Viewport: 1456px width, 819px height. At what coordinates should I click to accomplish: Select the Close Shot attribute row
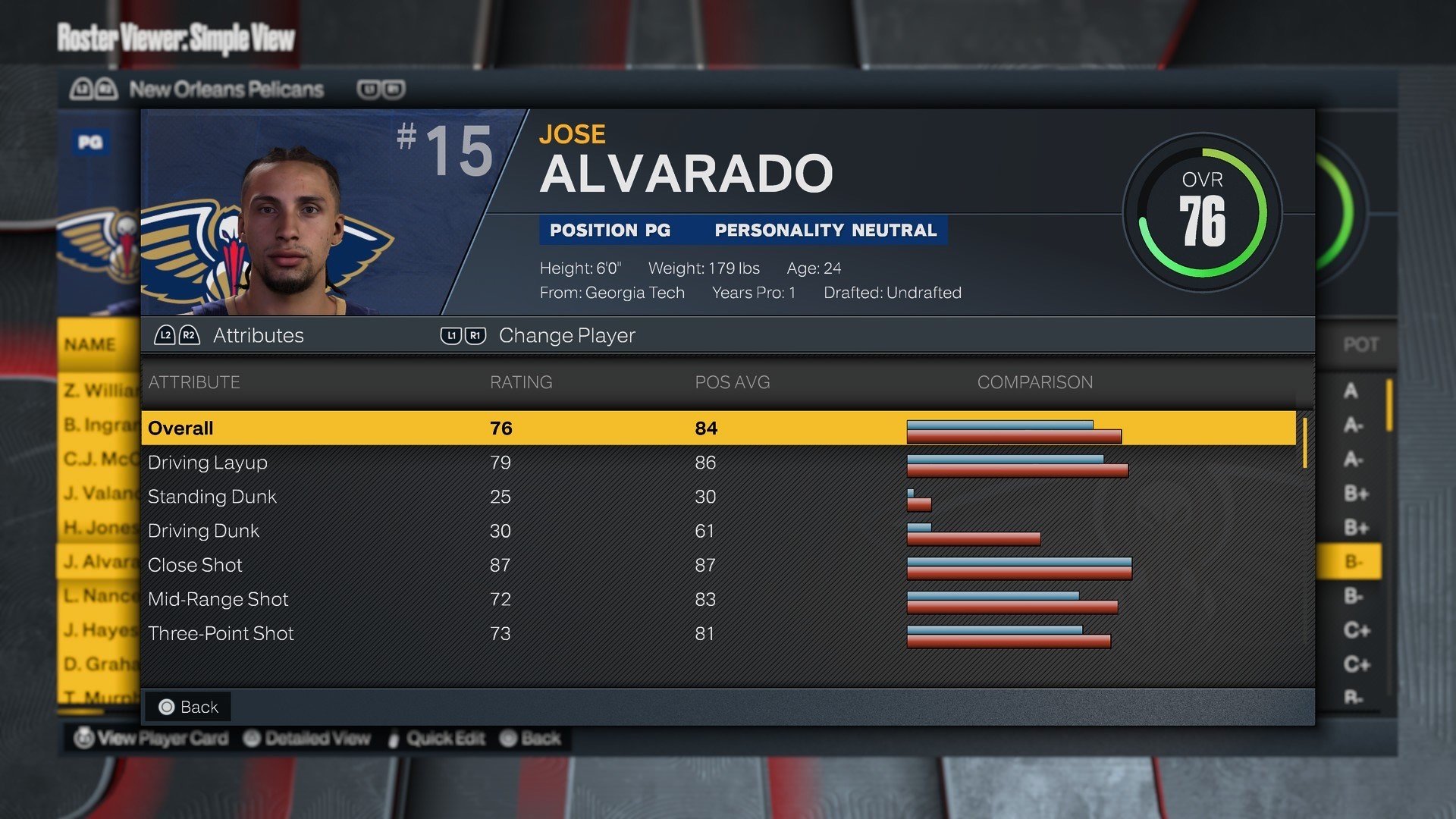pyautogui.click(x=717, y=565)
